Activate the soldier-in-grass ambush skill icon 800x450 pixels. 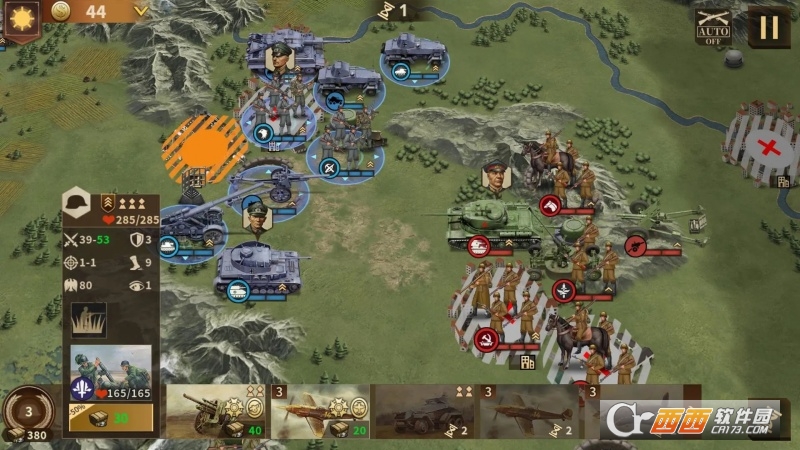click(x=88, y=321)
